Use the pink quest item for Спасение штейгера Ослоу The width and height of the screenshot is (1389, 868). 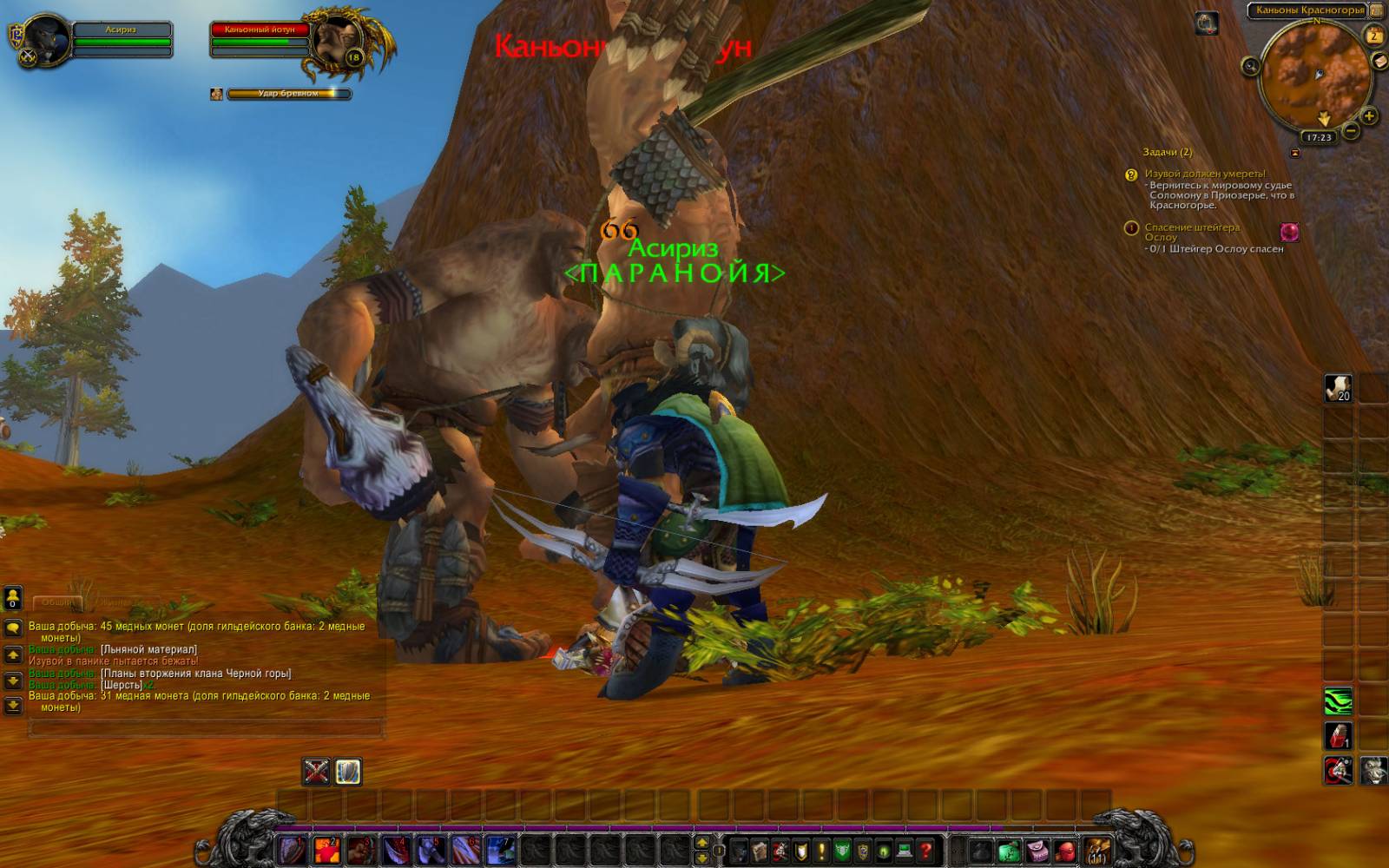click(1289, 232)
